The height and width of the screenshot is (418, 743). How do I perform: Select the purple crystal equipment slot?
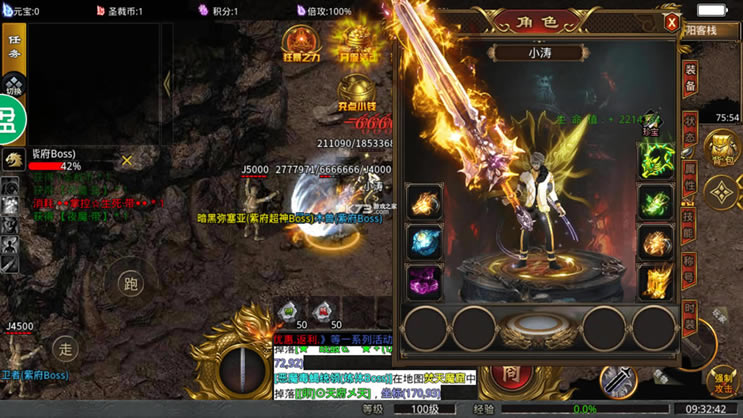[424, 281]
